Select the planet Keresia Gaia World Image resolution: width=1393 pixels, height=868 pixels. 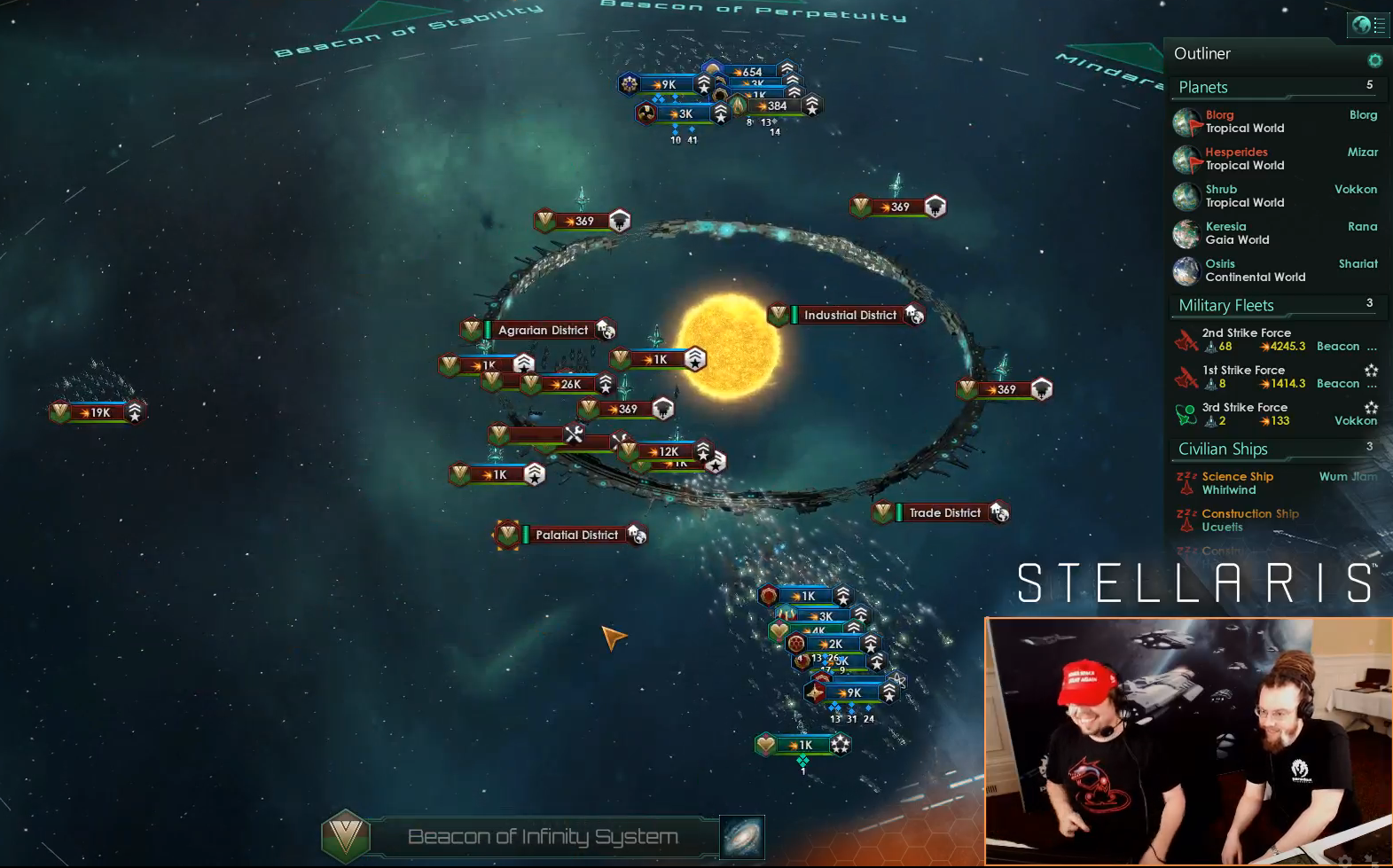tap(1226, 232)
